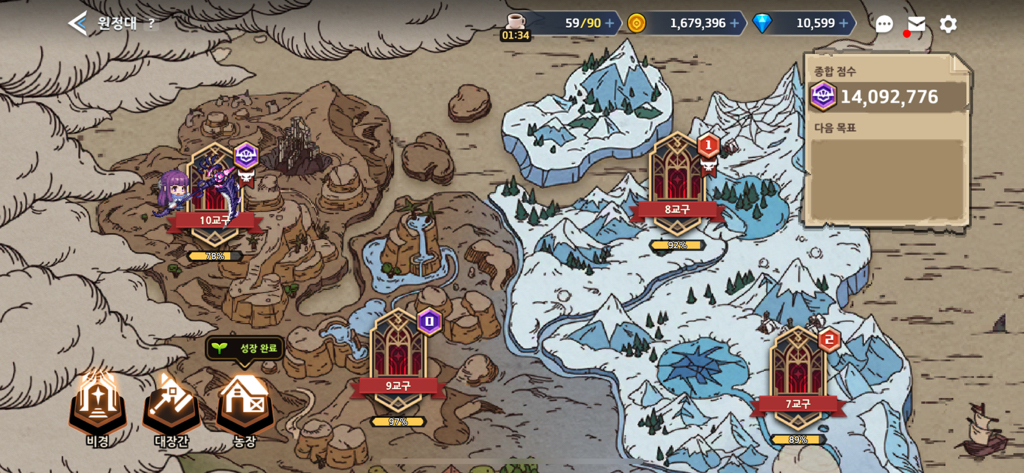Enter the 농장 farm
1024x473 pixels.
pyautogui.click(x=245, y=403)
